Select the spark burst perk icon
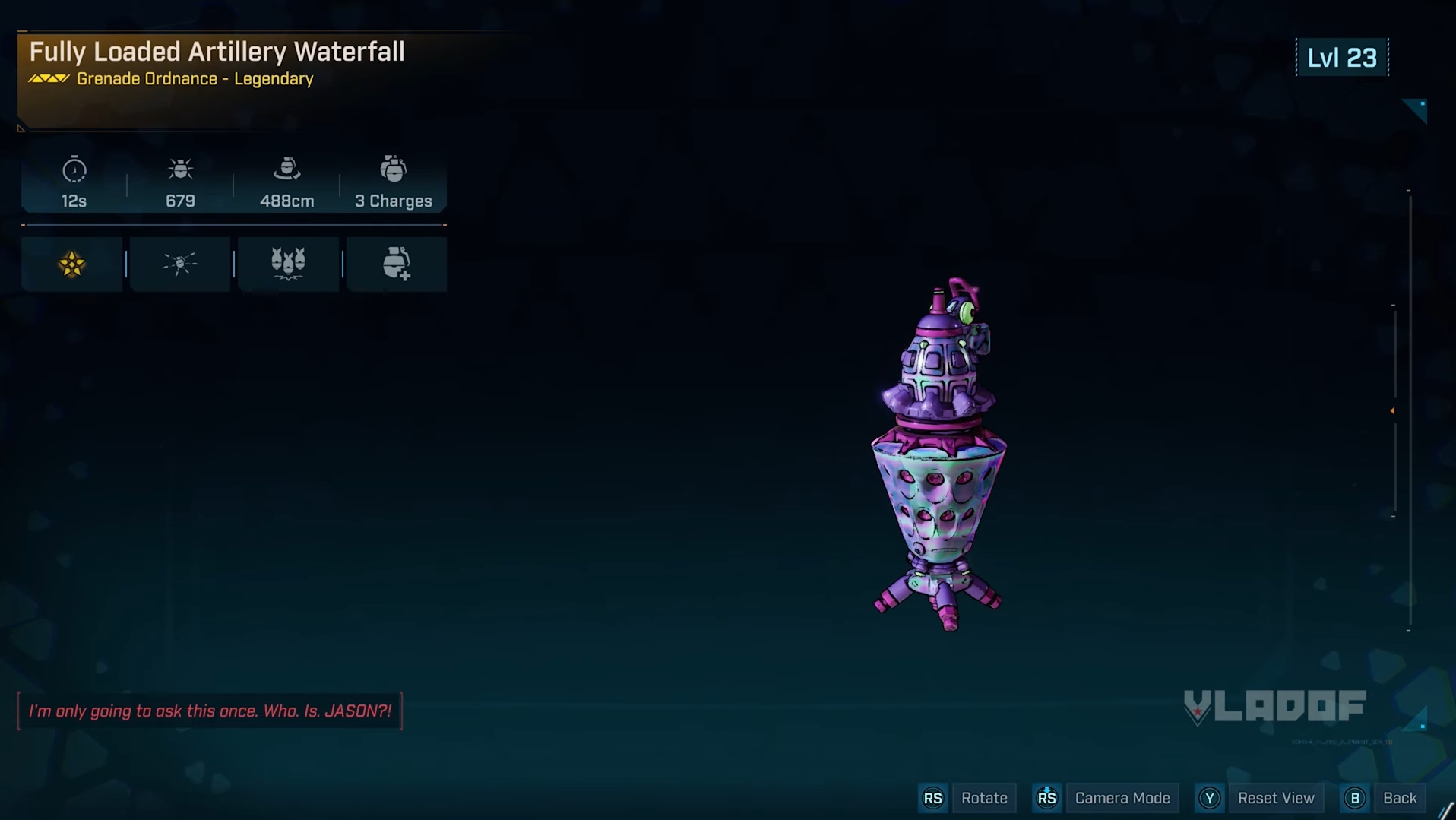The height and width of the screenshot is (820, 1456). pyautogui.click(x=180, y=264)
